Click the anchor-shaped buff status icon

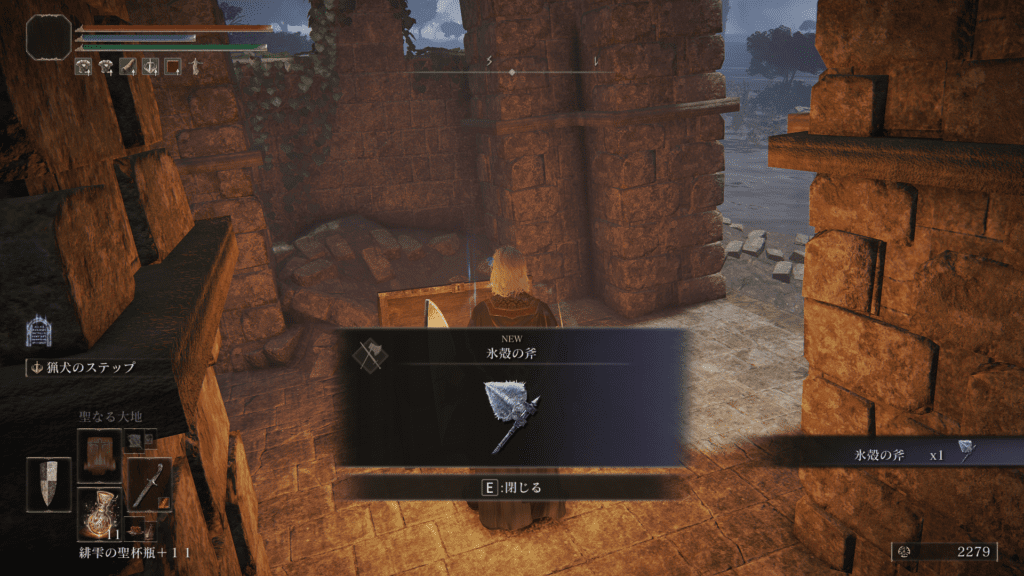[x=150, y=67]
